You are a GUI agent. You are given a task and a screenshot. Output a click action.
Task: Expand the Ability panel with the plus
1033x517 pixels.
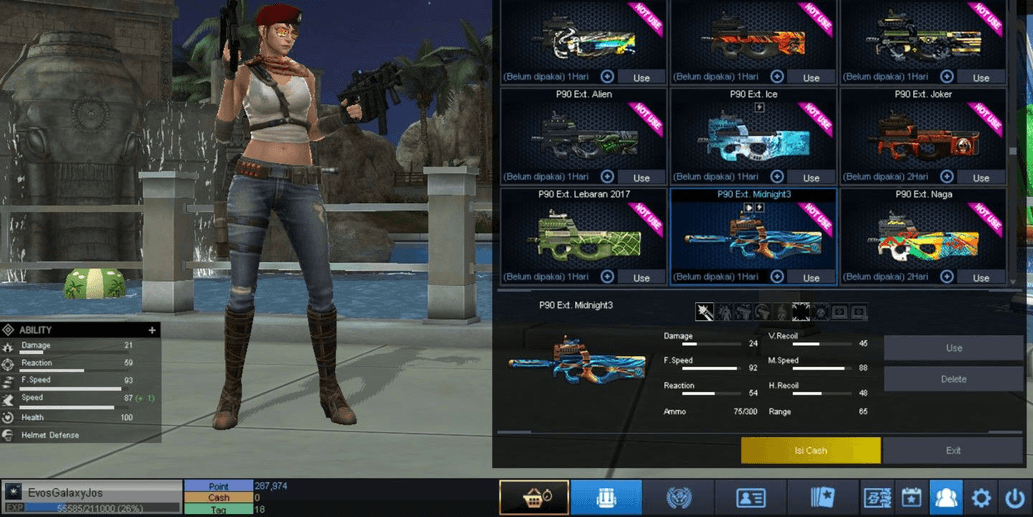[x=152, y=330]
